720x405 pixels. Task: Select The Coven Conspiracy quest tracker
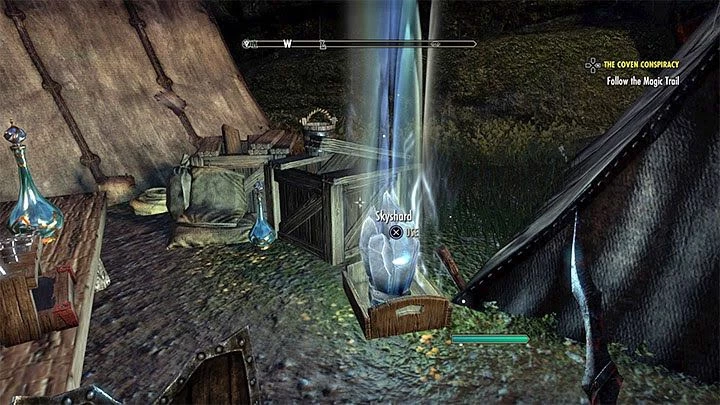coord(654,62)
